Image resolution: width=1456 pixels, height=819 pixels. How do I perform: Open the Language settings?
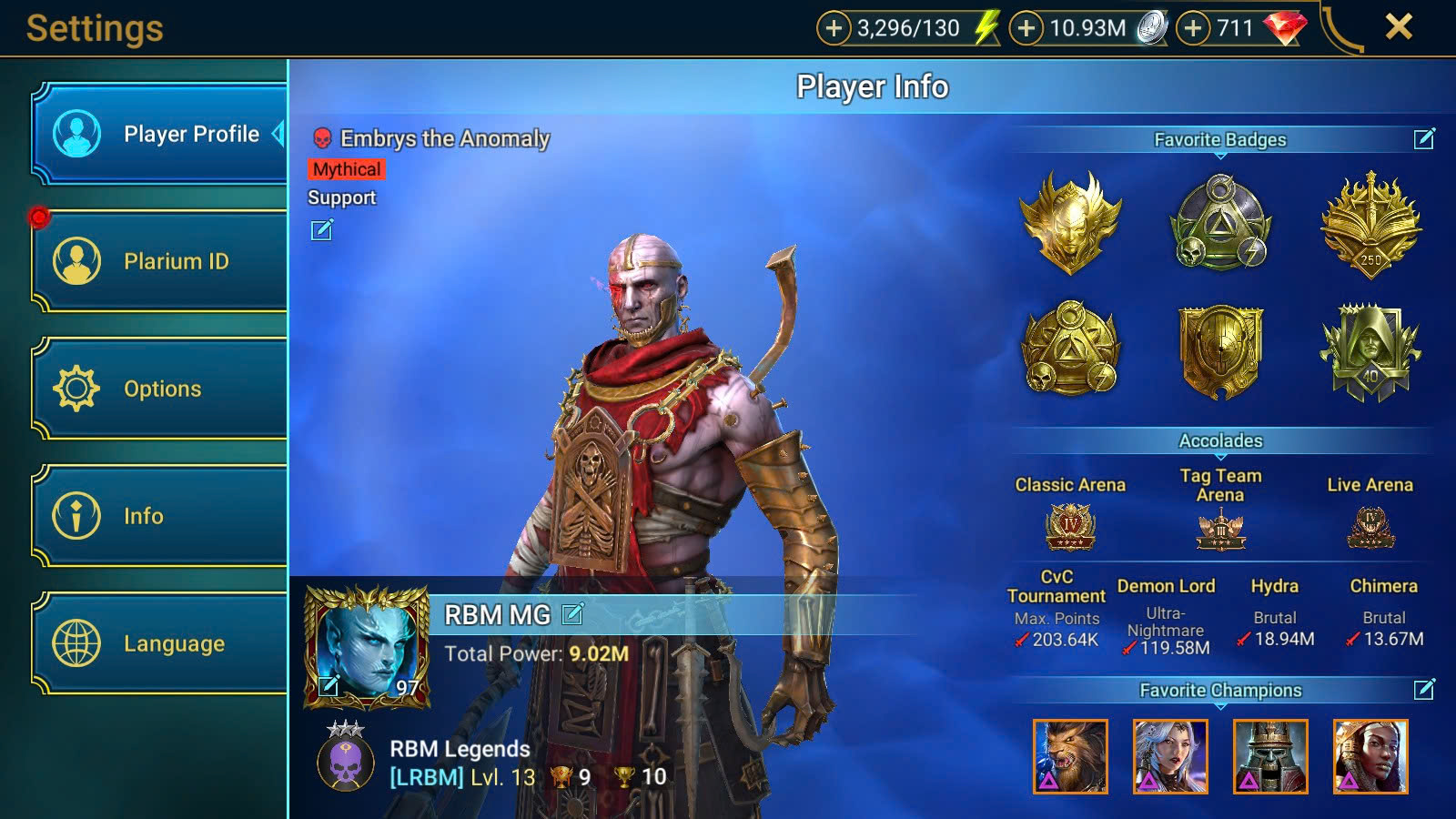point(160,643)
